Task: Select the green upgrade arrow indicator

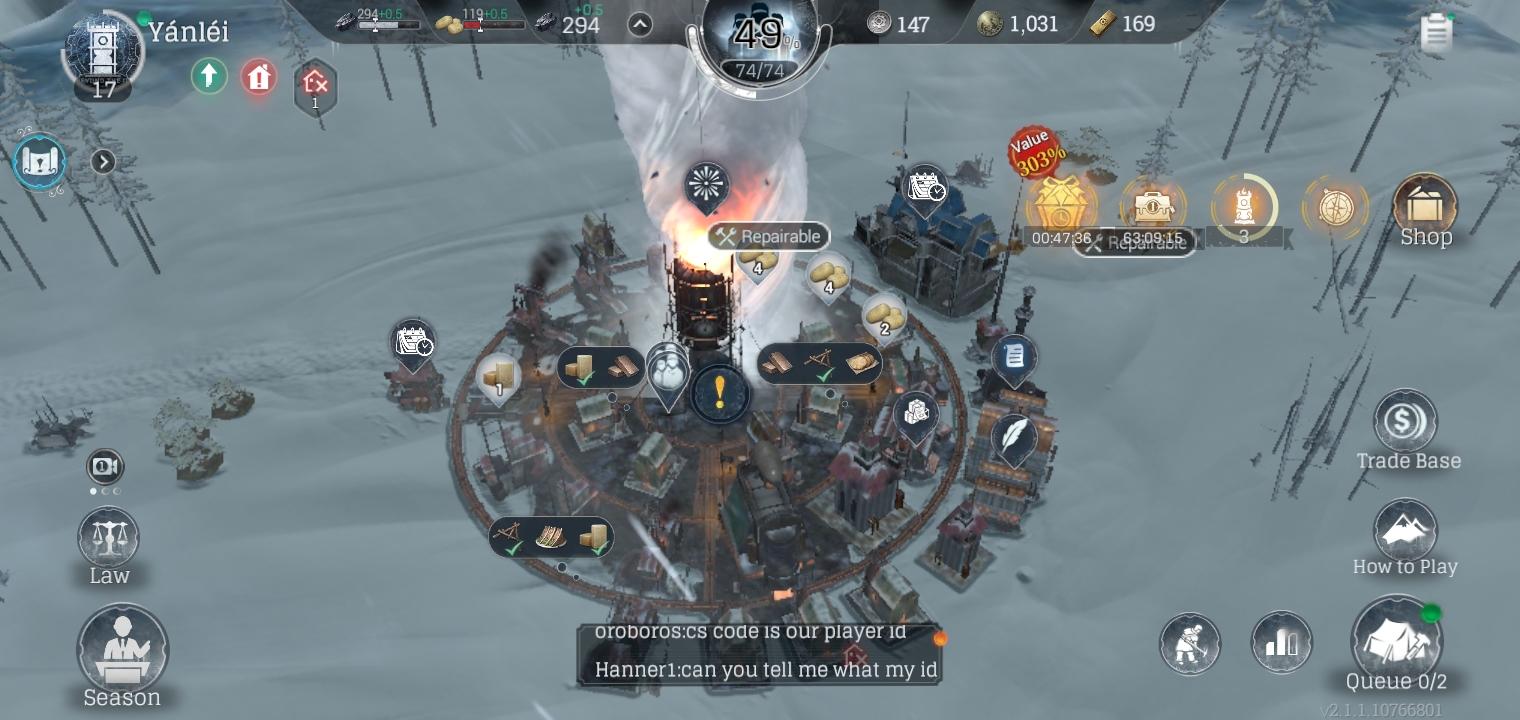Action: point(209,76)
